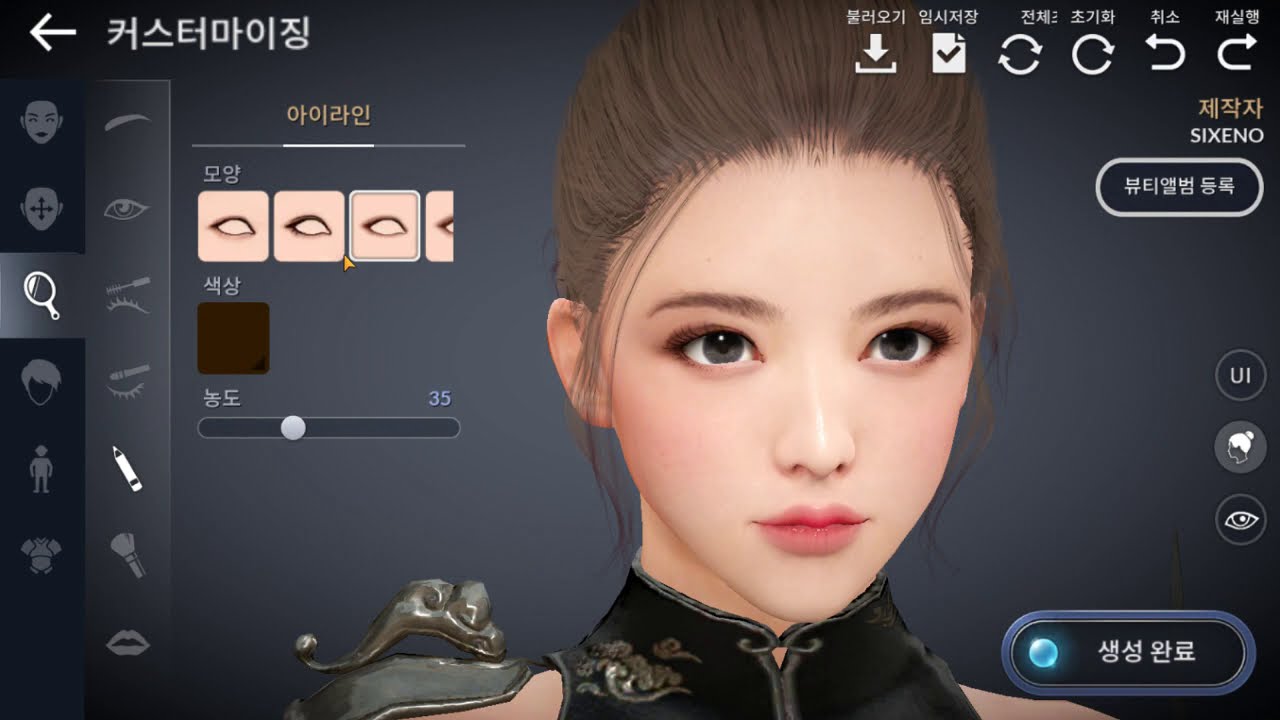Select the blush brush tool
The width and height of the screenshot is (1280, 720).
coord(128,550)
